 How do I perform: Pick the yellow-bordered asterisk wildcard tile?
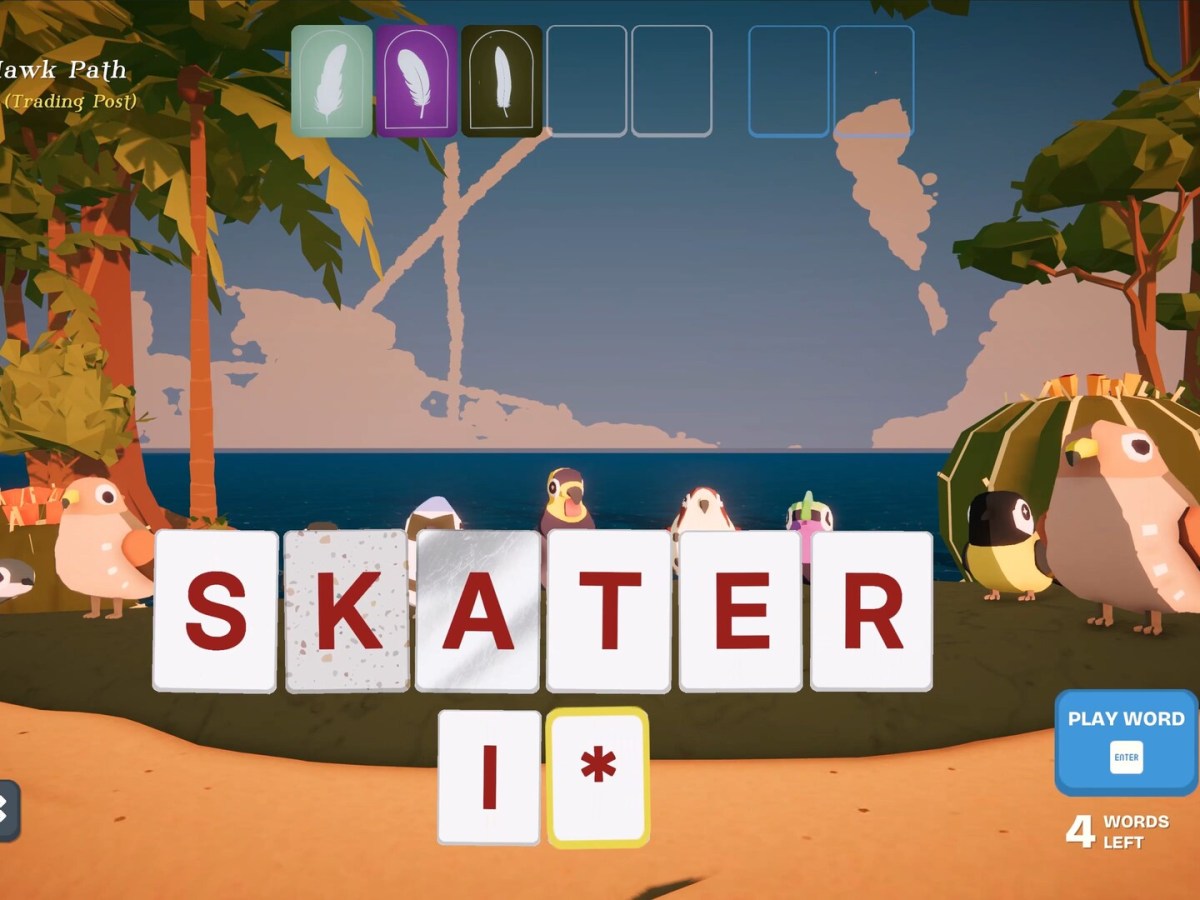[x=598, y=777]
